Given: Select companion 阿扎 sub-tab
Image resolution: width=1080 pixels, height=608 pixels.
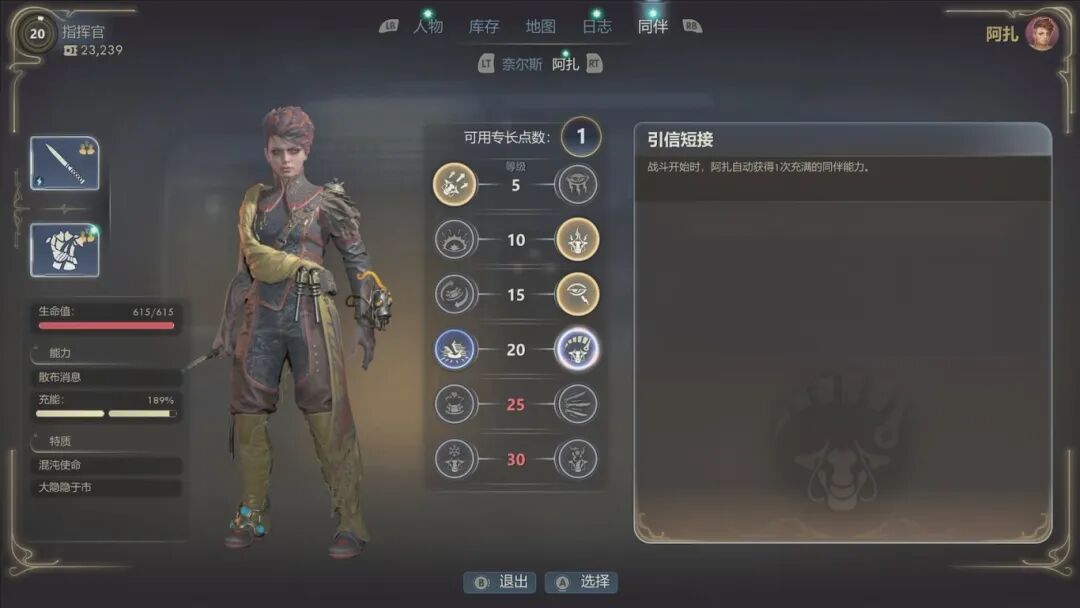Looking at the screenshot, I should [x=565, y=64].
